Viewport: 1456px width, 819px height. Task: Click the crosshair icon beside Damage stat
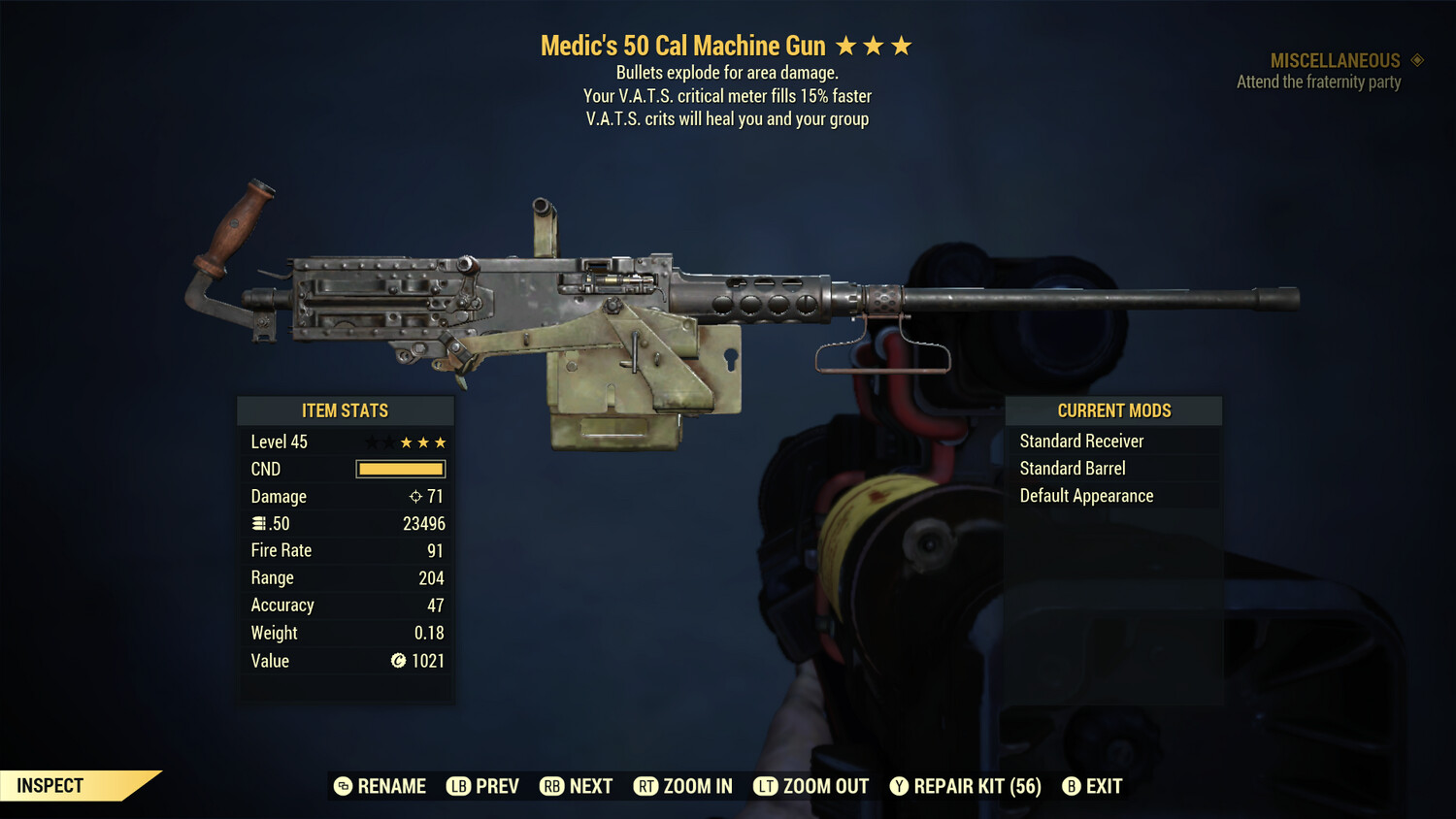click(414, 496)
